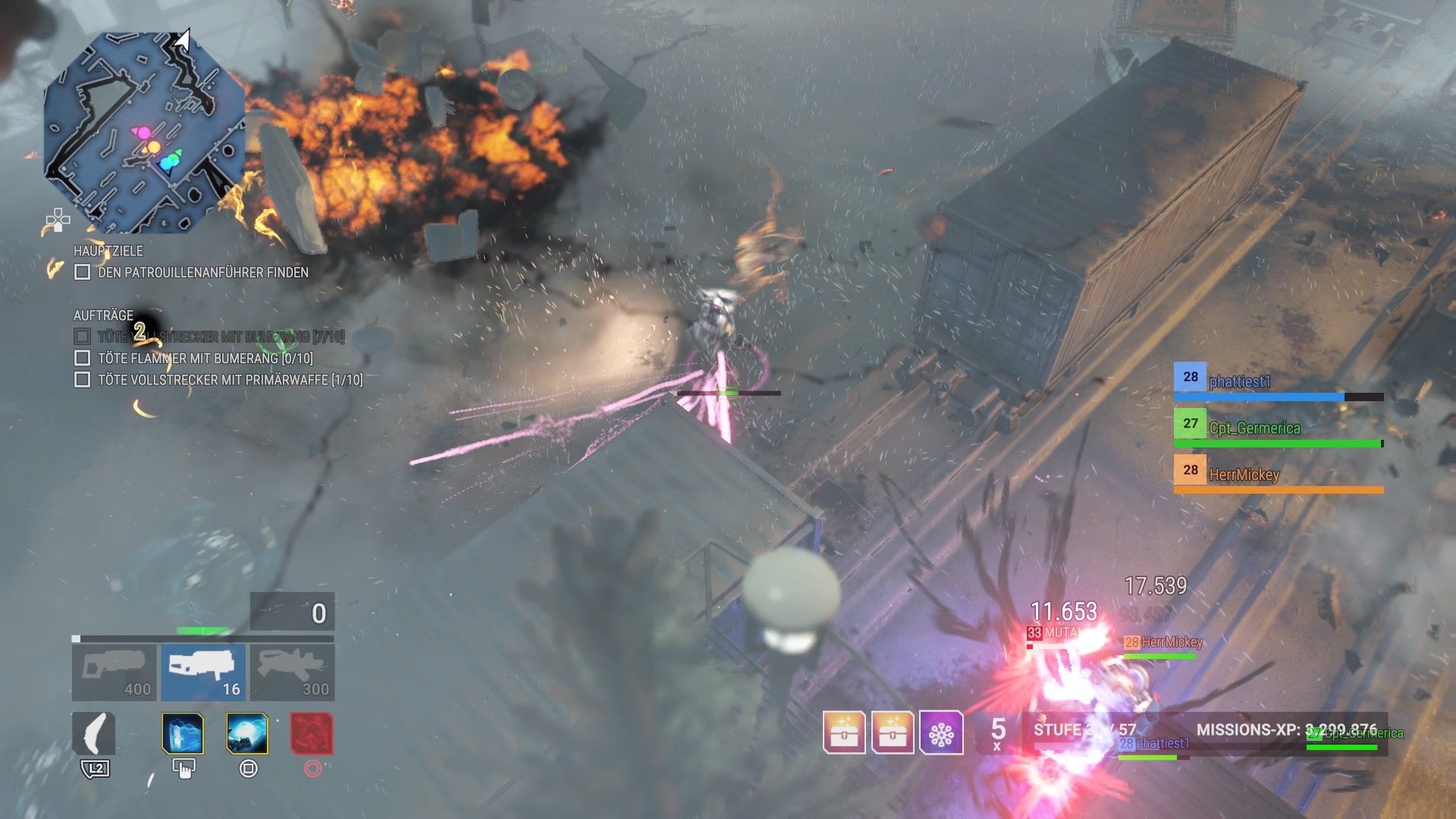Activate the blue ice ability icon
Viewport: 1456px width, 819px height.
pos(181,734)
